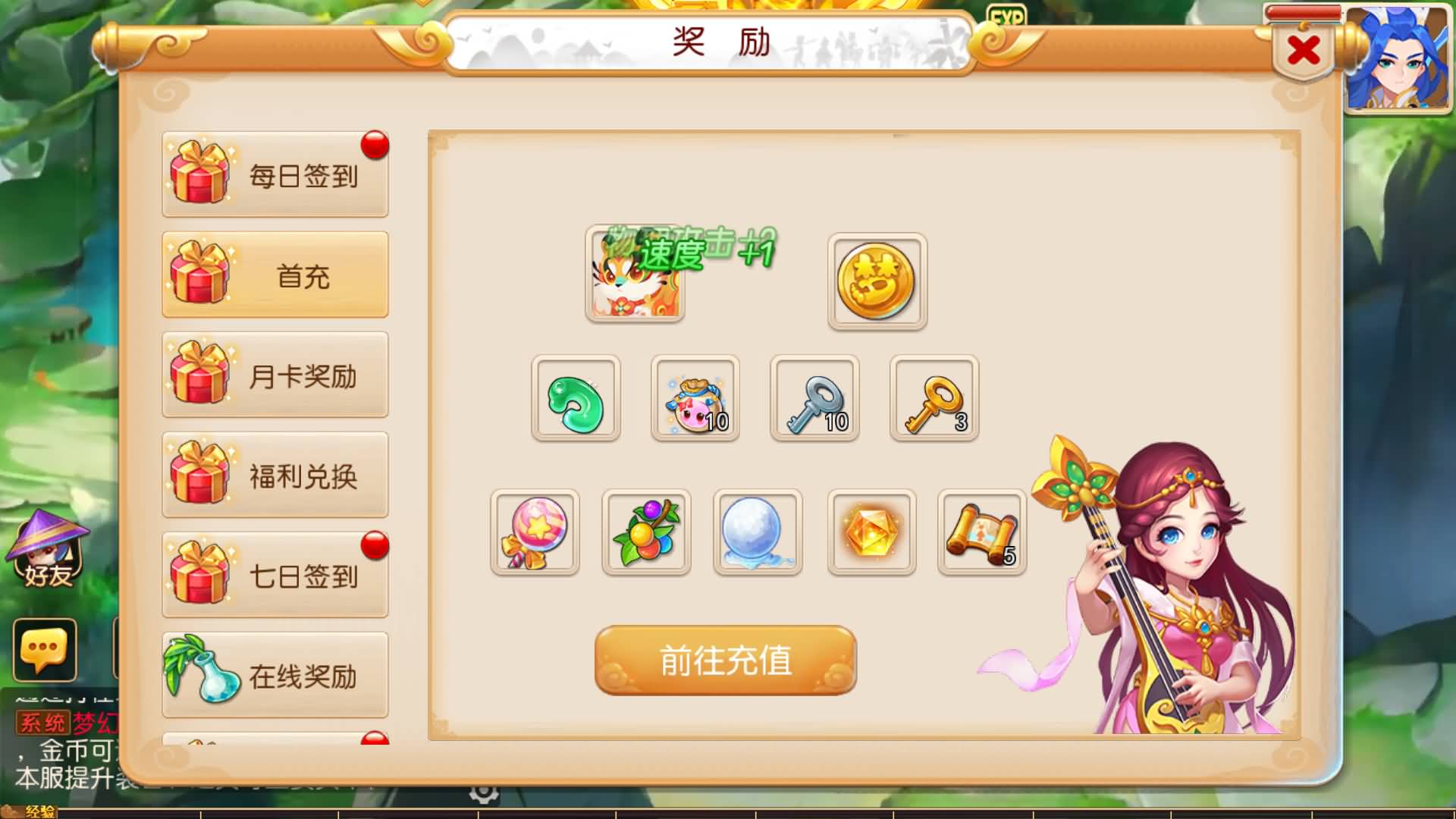Open the chat bubble icon

45,652
